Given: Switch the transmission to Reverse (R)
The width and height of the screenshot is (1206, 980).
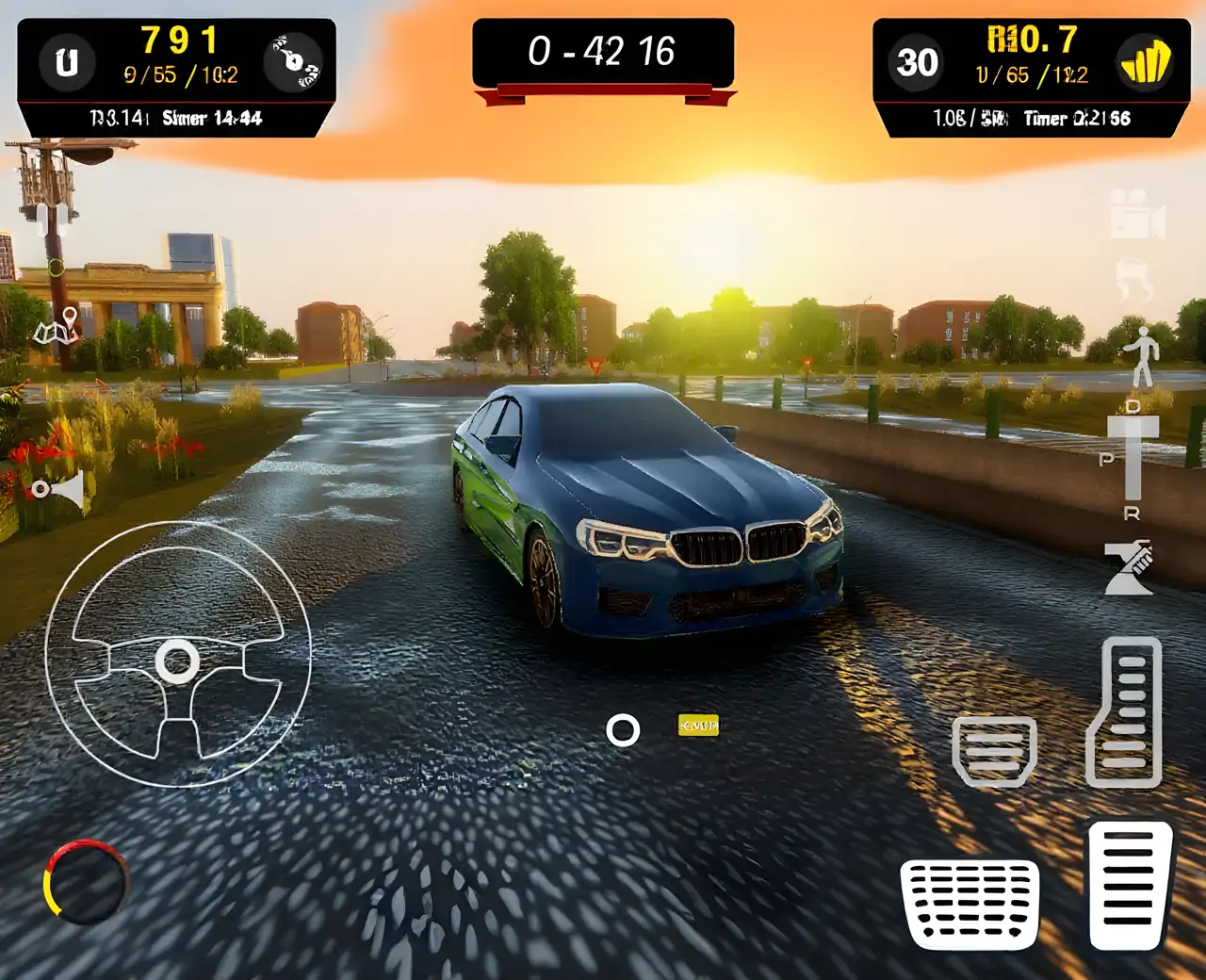Looking at the screenshot, I should pos(1133,514).
